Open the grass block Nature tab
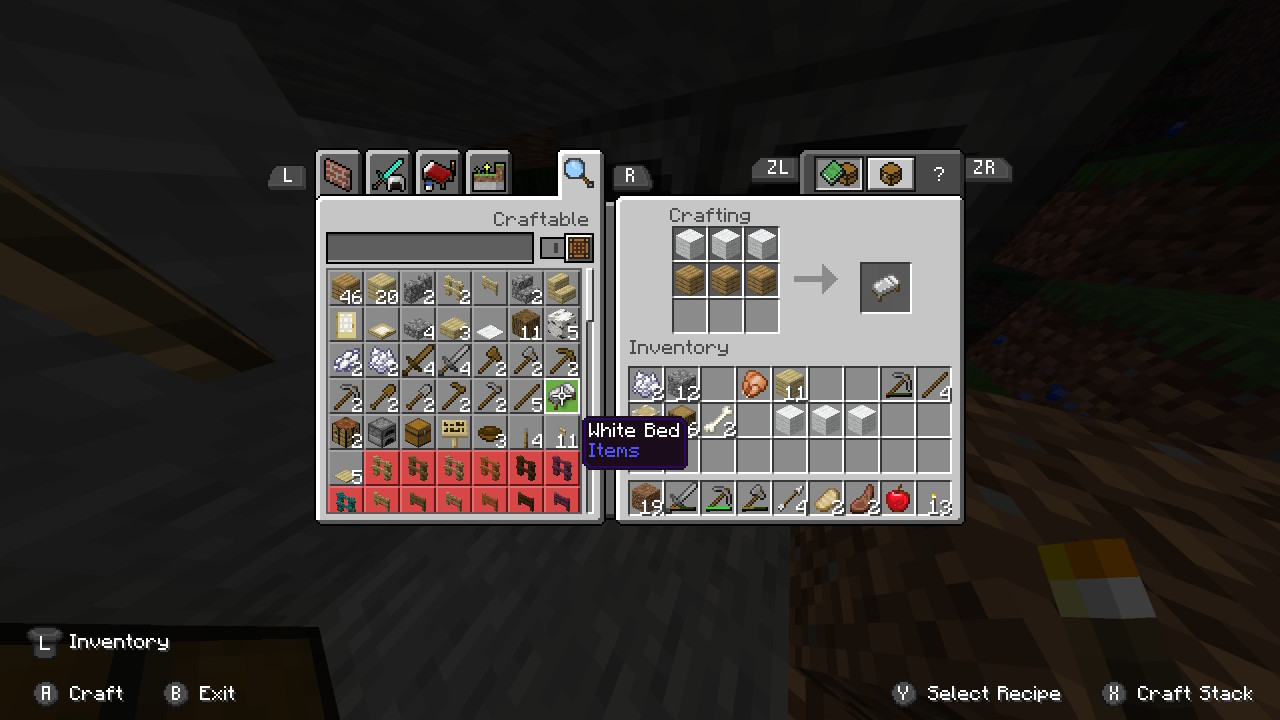This screenshot has height=720, width=1280. tap(488, 175)
